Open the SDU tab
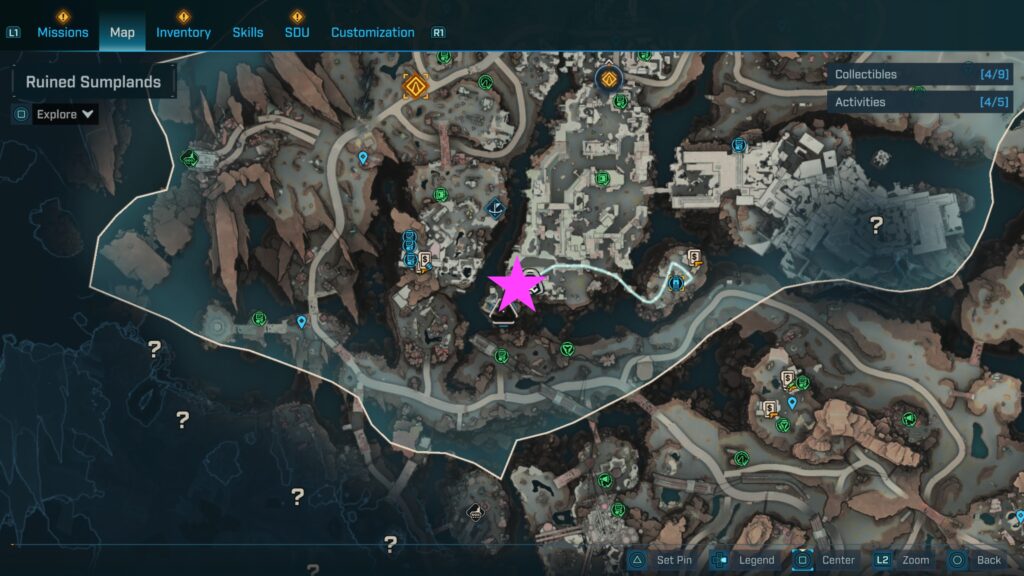 pos(297,32)
